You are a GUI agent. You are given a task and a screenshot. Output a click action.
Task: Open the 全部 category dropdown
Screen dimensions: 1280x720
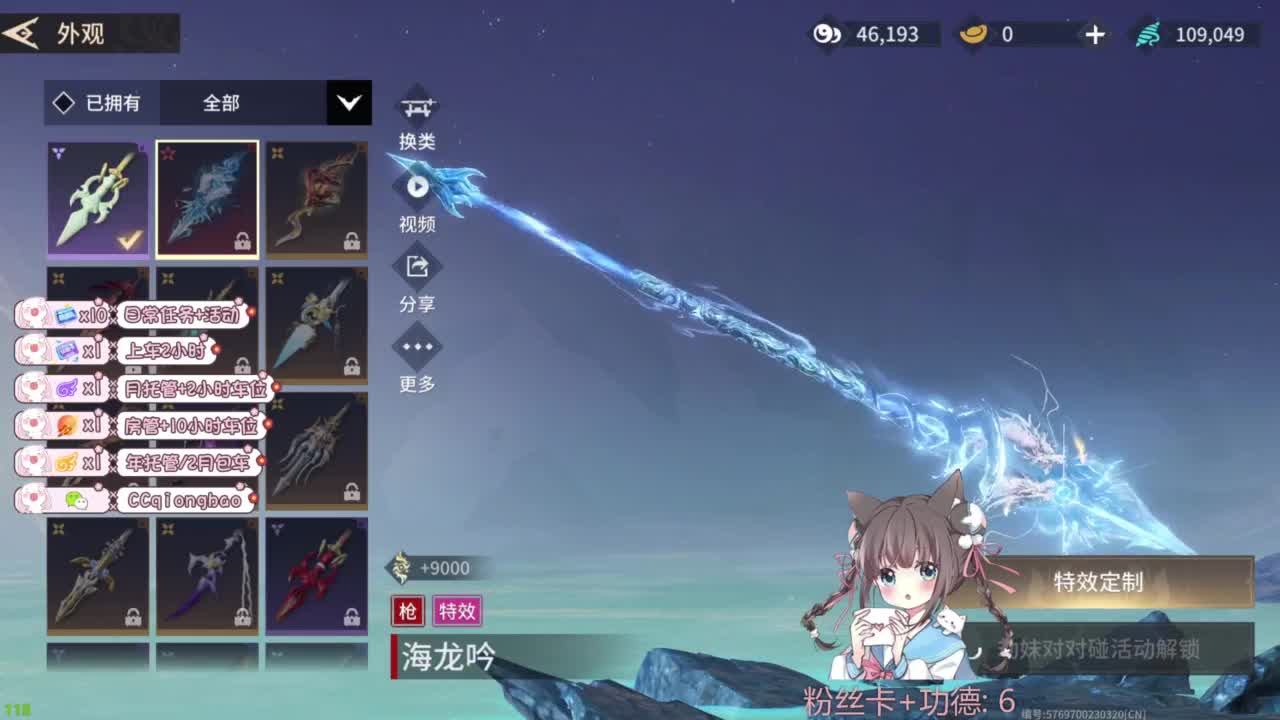(220, 103)
